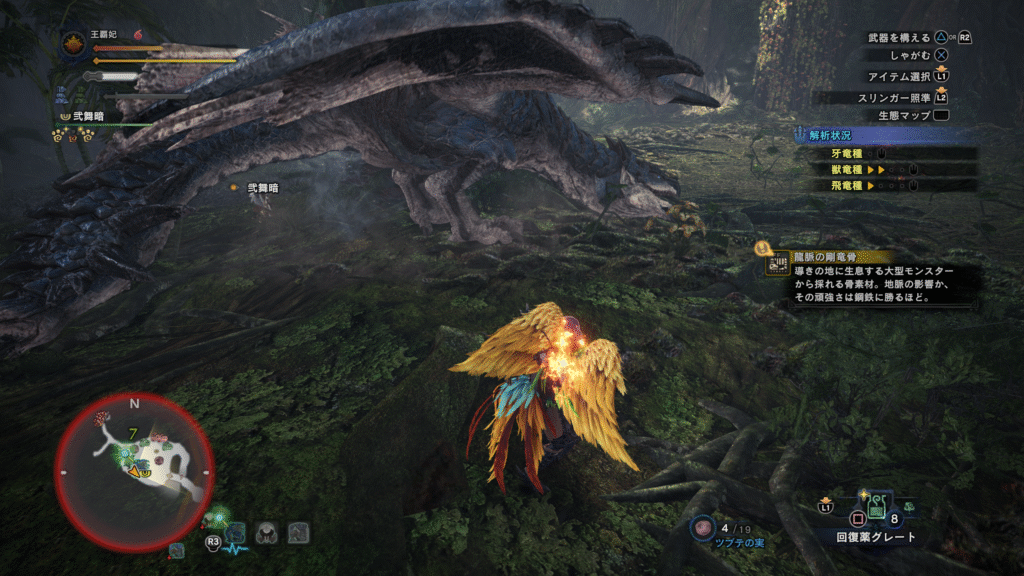The height and width of the screenshot is (576, 1024).
Task: Select the 飛竜種 research row
Action: pos(890,185)
